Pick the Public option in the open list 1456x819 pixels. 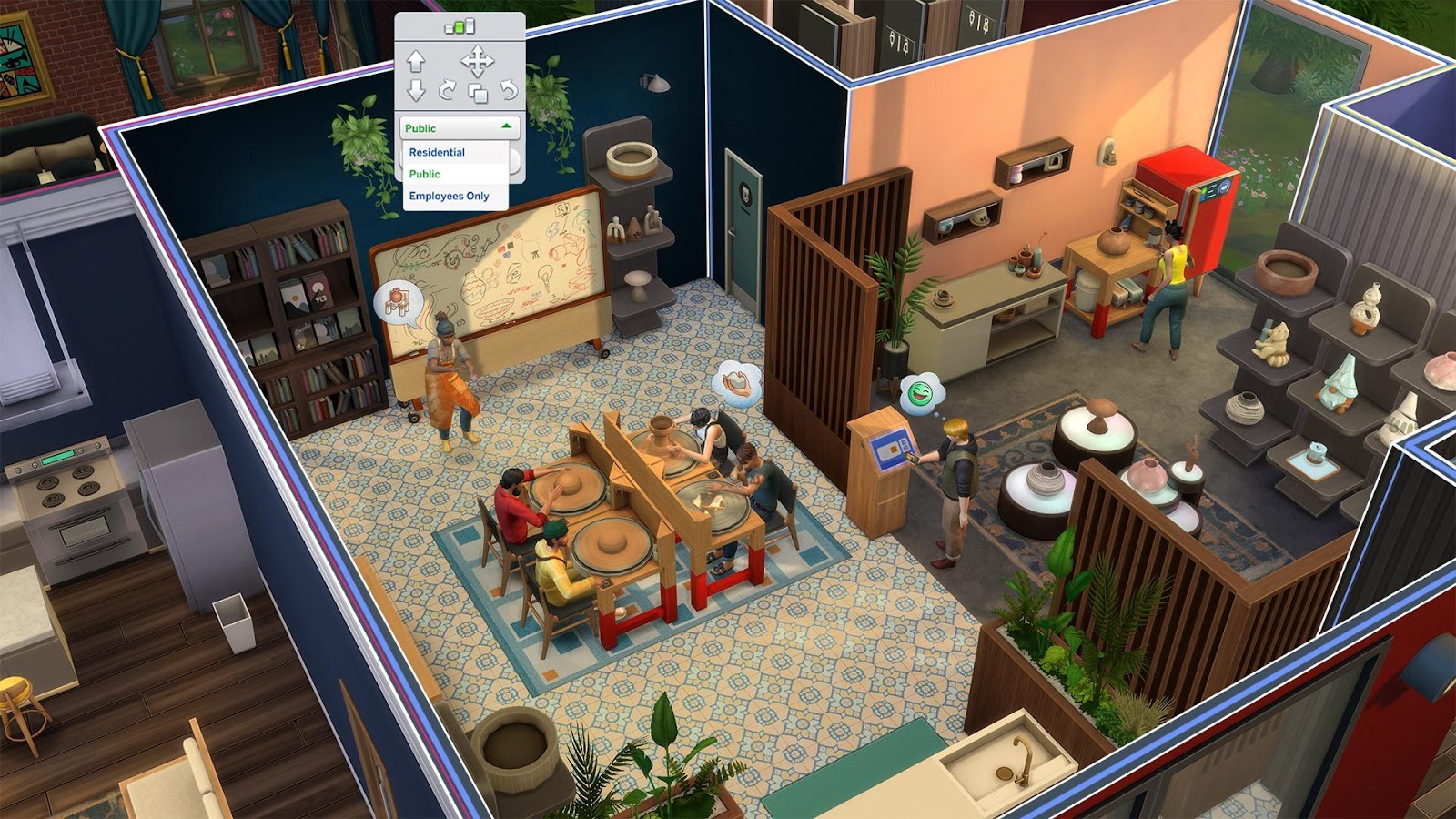tap(424, 174)
